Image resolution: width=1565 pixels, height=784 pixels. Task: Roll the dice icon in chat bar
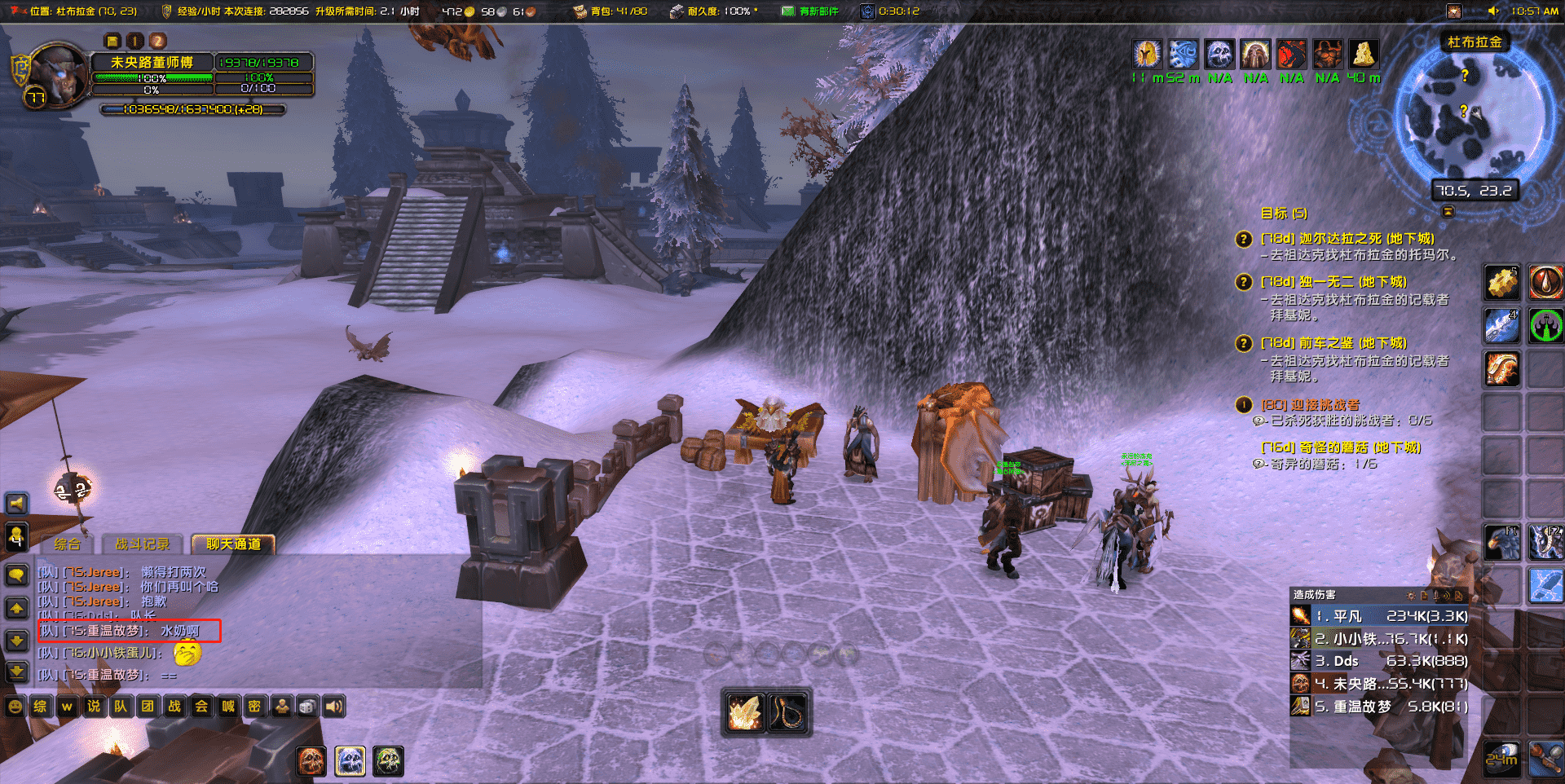click(x=307, y=707)
